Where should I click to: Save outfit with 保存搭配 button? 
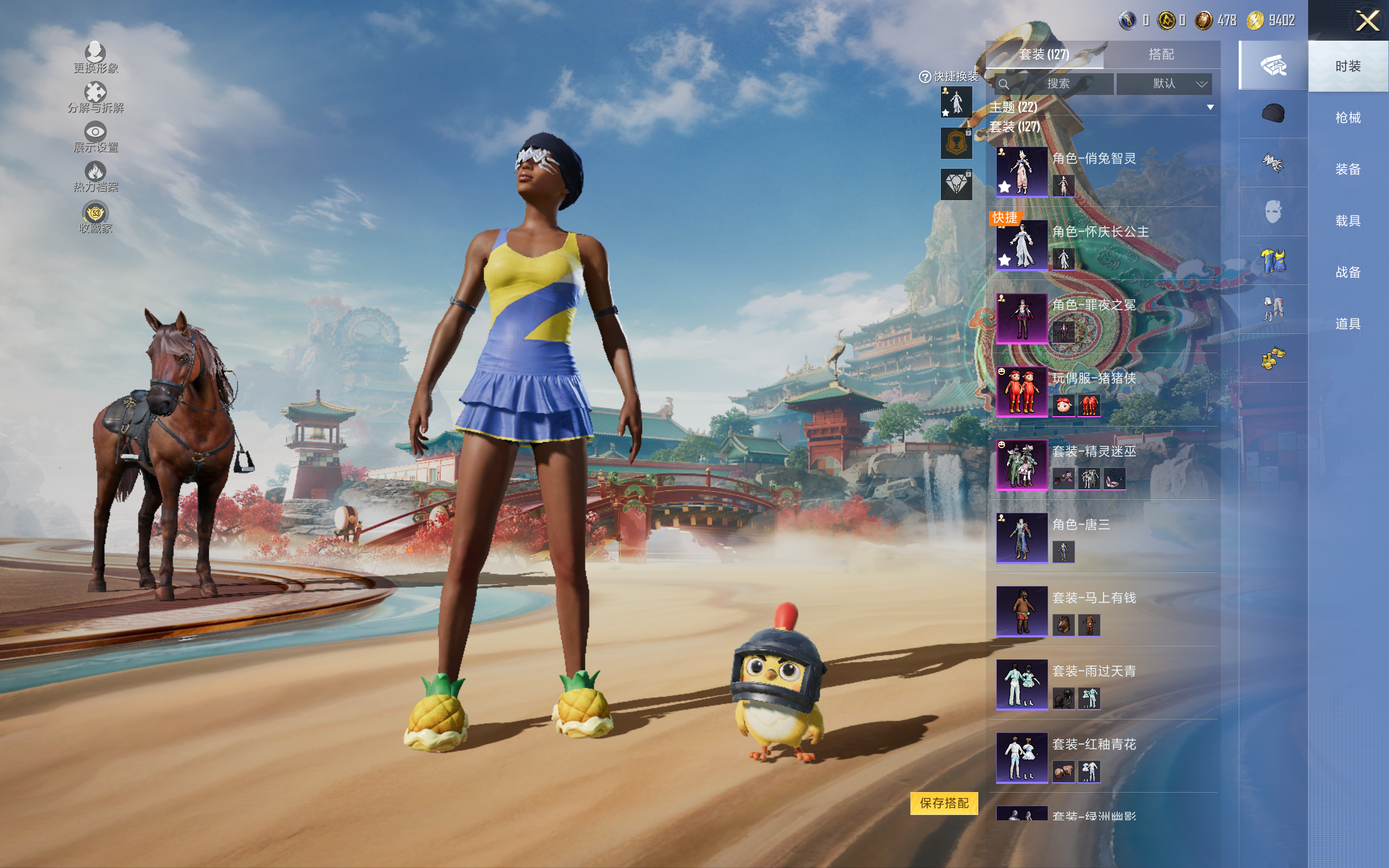(944, 803)
